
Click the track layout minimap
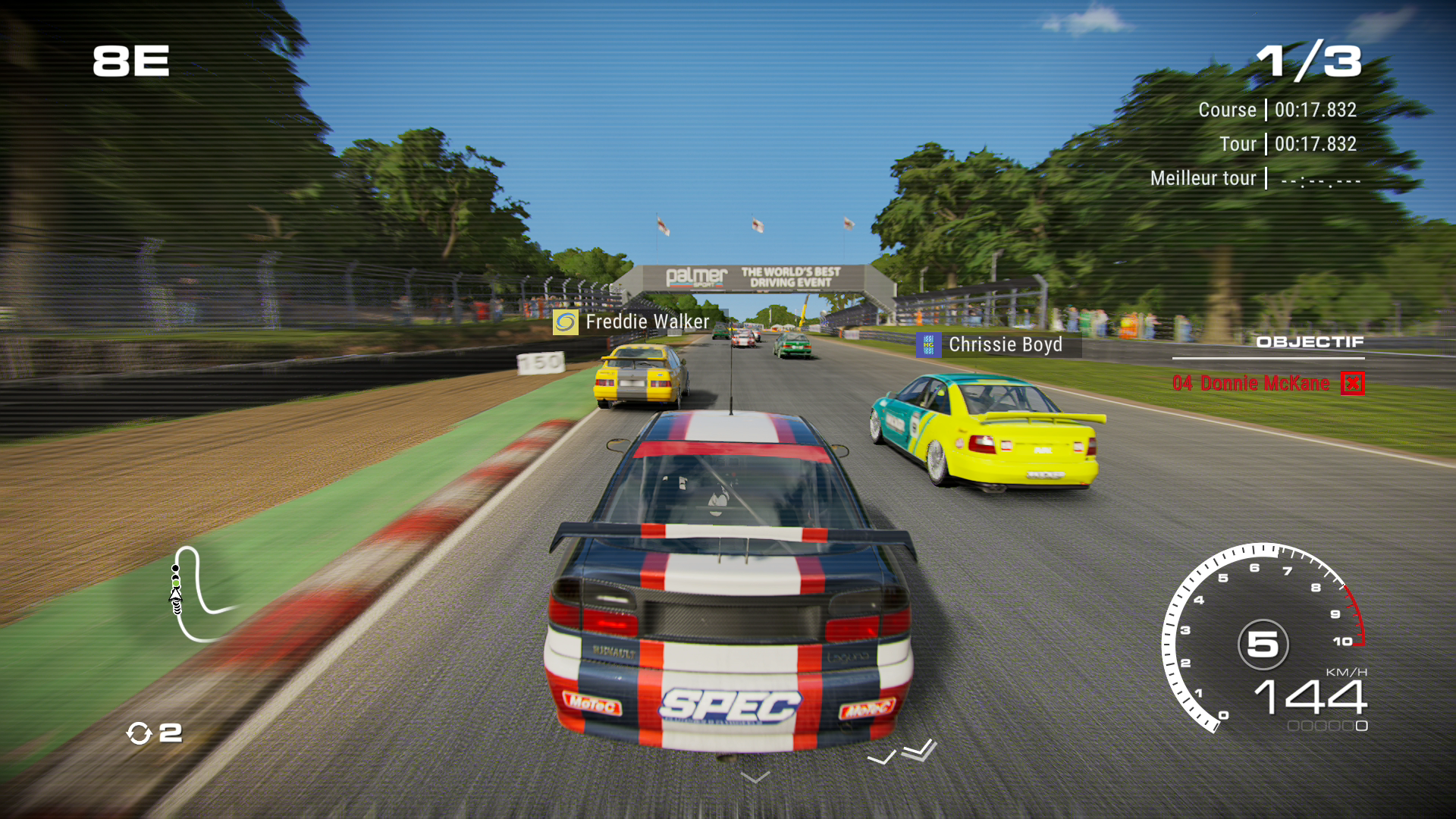[199, 594]
